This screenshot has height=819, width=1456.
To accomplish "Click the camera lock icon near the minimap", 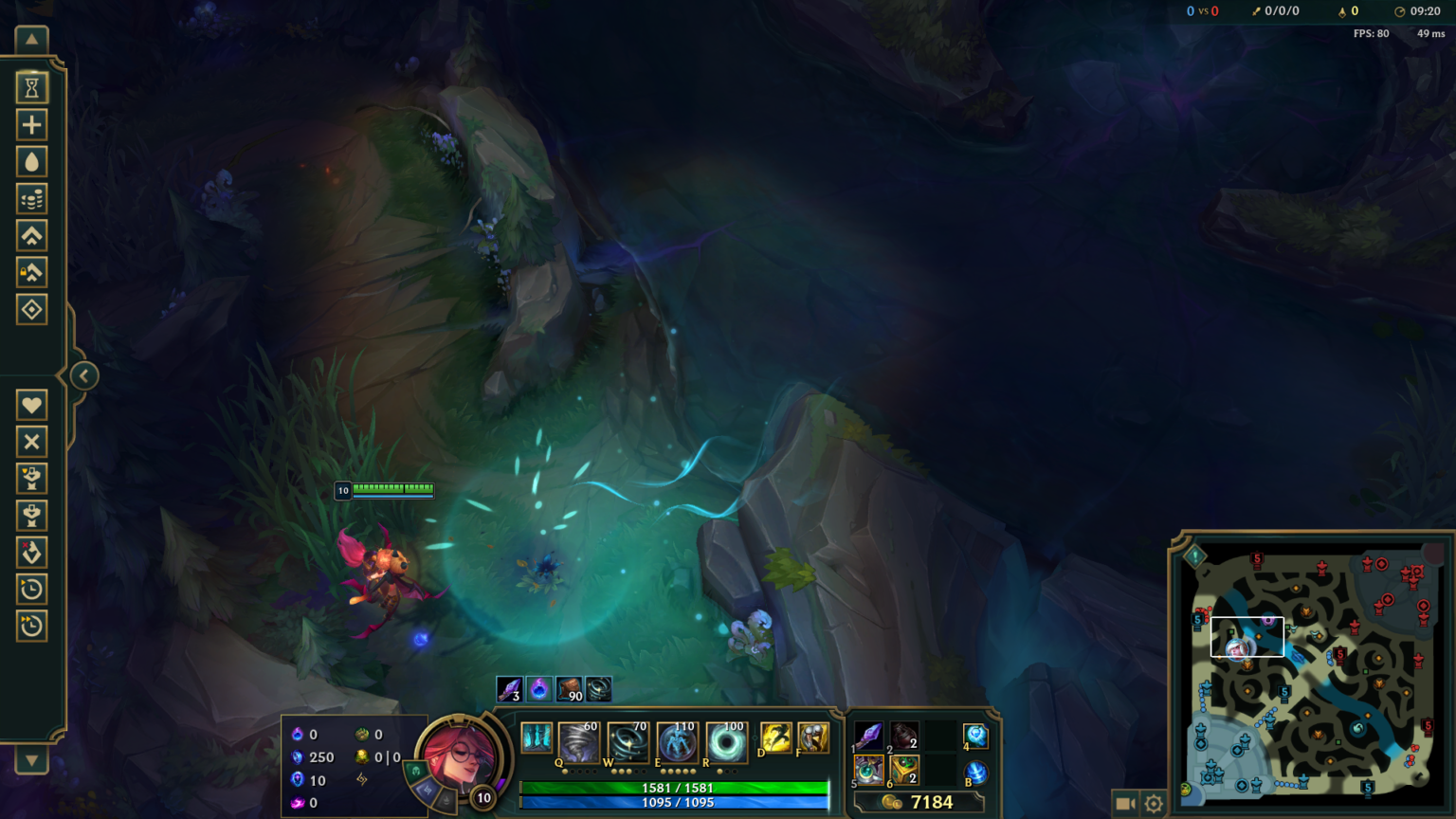I will click(x=1124, y=801).
